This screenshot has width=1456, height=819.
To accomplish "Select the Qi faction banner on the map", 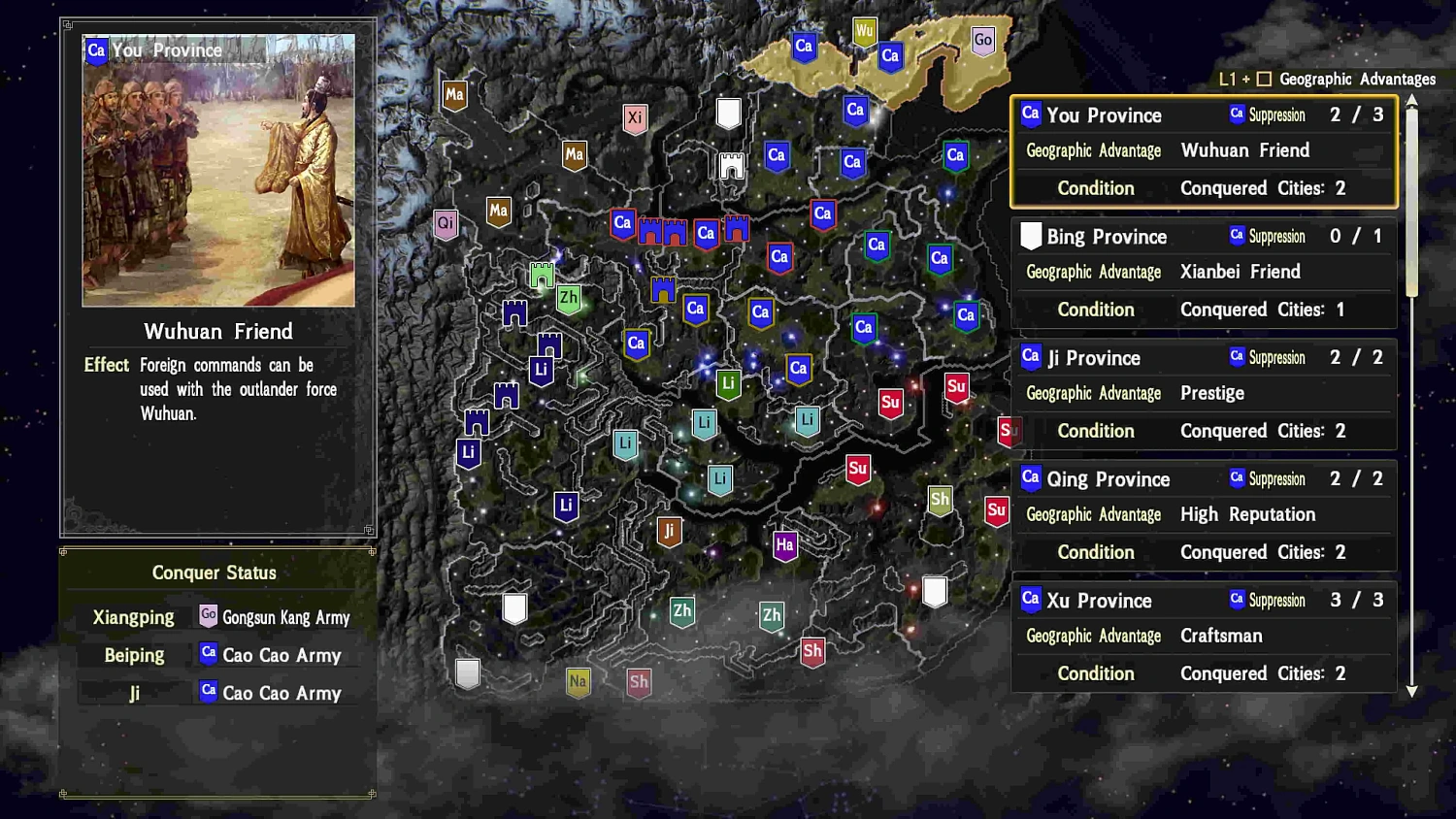I will (x=446, y=223).
